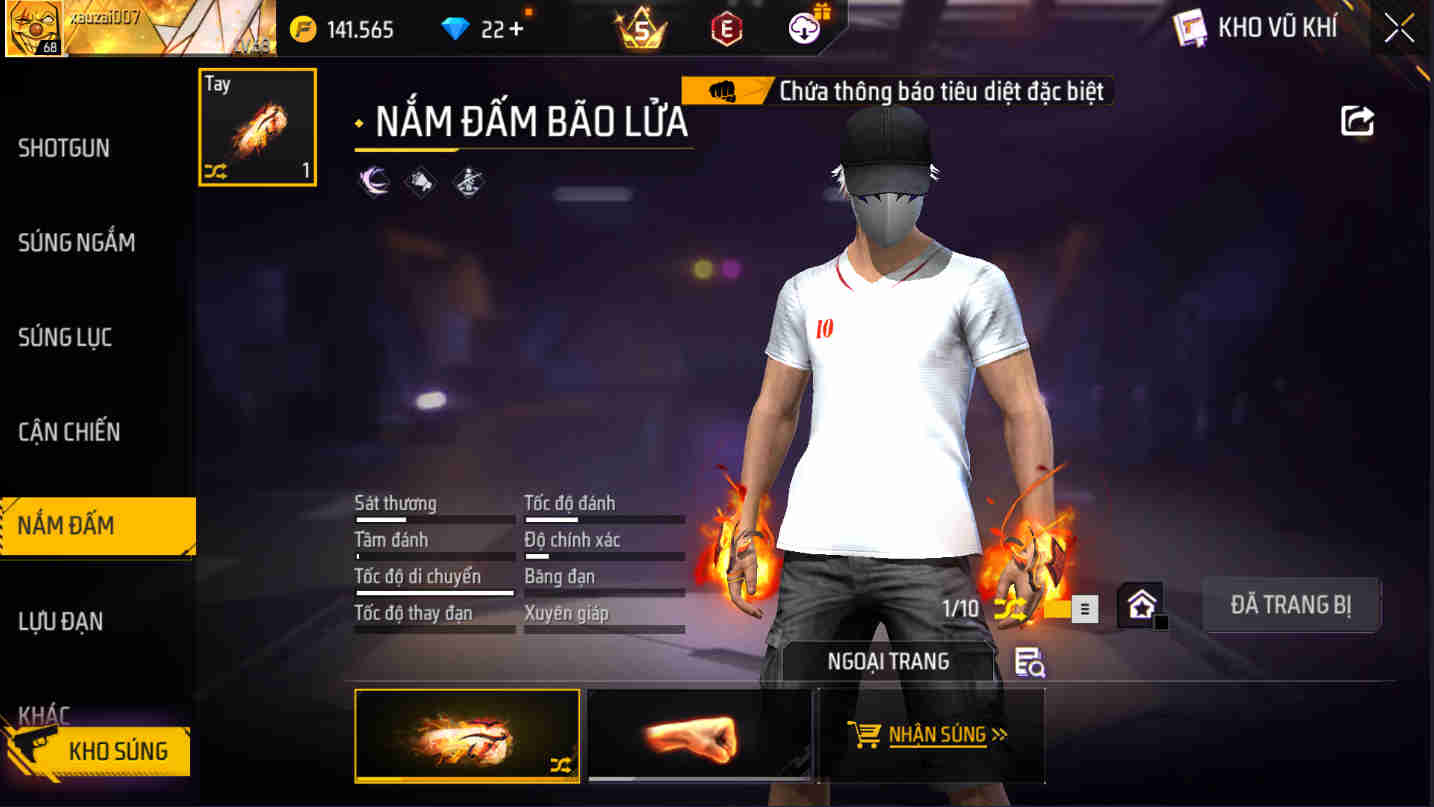Click the yellow 1/10 progress bar
1434x807 pixels.
tap(1056, 609)
